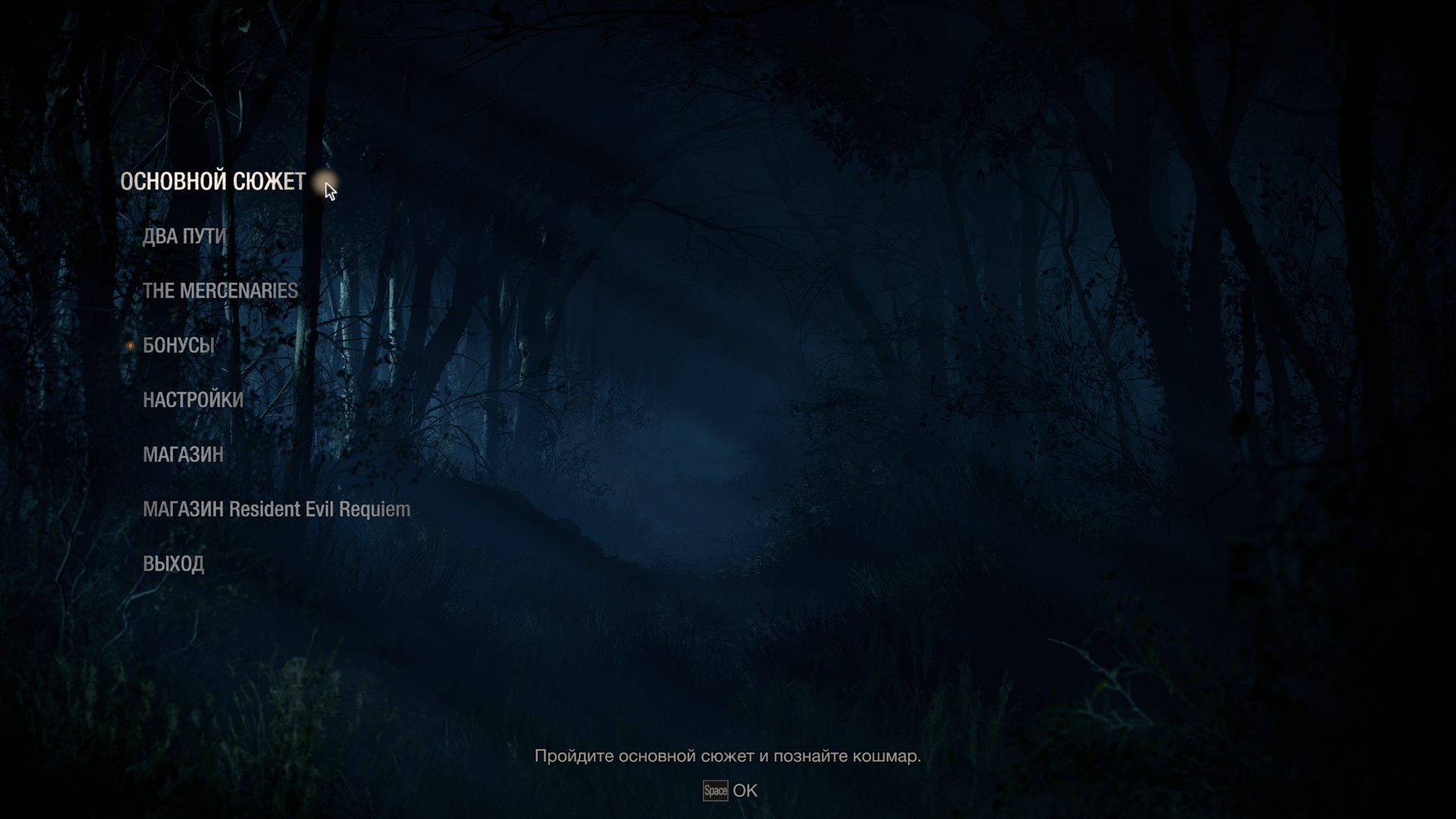This screenshot has height=819, width=1456.
Task: Select ОСНОВНОЙ СЮЖЕТ main story entry
Action: (213, 182)
